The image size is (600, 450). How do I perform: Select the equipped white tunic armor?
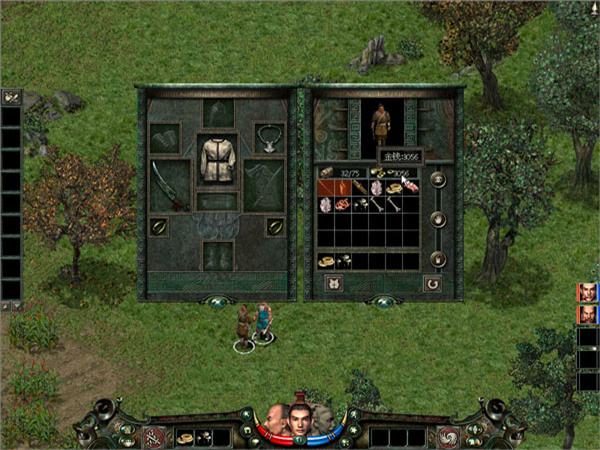pos(216,160)
